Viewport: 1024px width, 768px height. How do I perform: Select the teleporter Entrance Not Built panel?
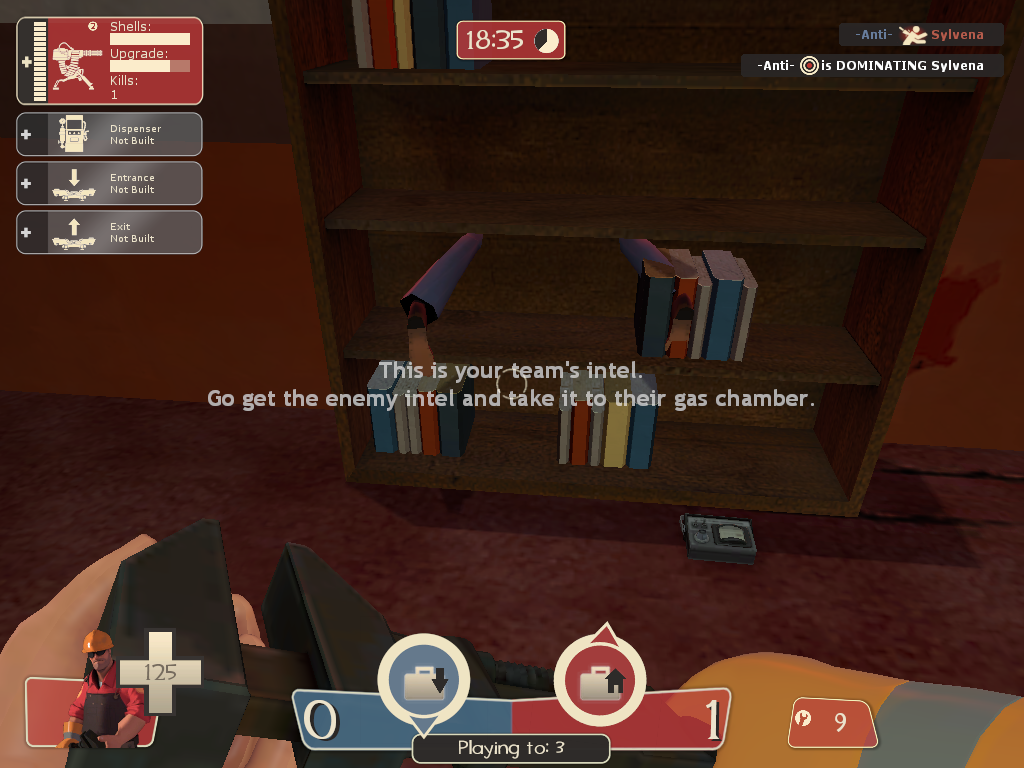click(x=110, y=183)
